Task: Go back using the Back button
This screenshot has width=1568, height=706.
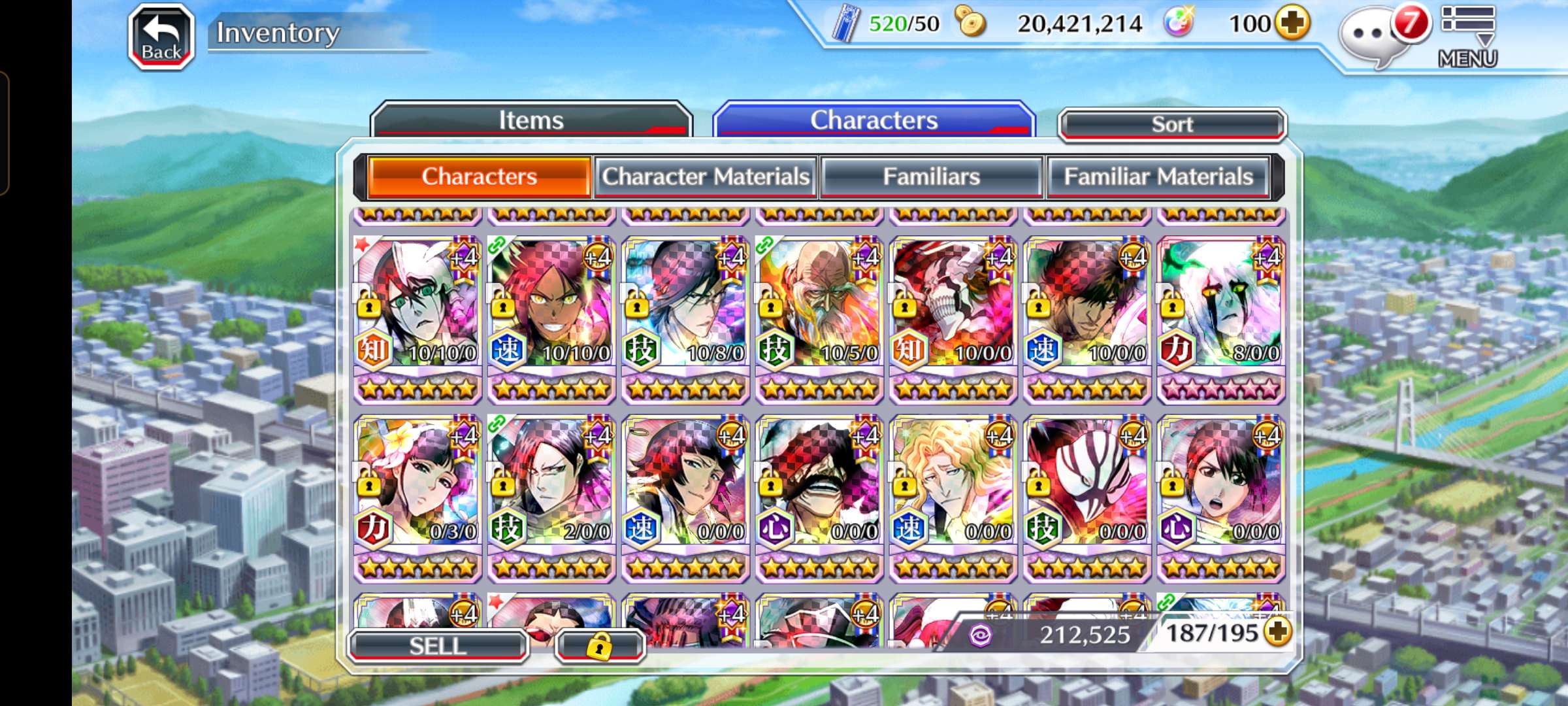Action: (x=161, y=37)
